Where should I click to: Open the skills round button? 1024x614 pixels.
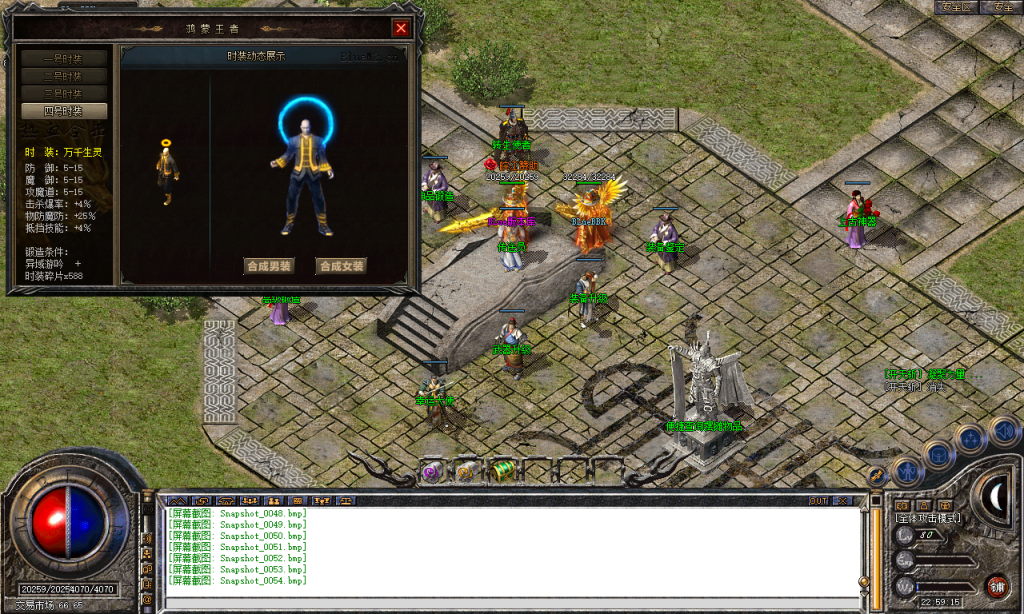(970, 439)
